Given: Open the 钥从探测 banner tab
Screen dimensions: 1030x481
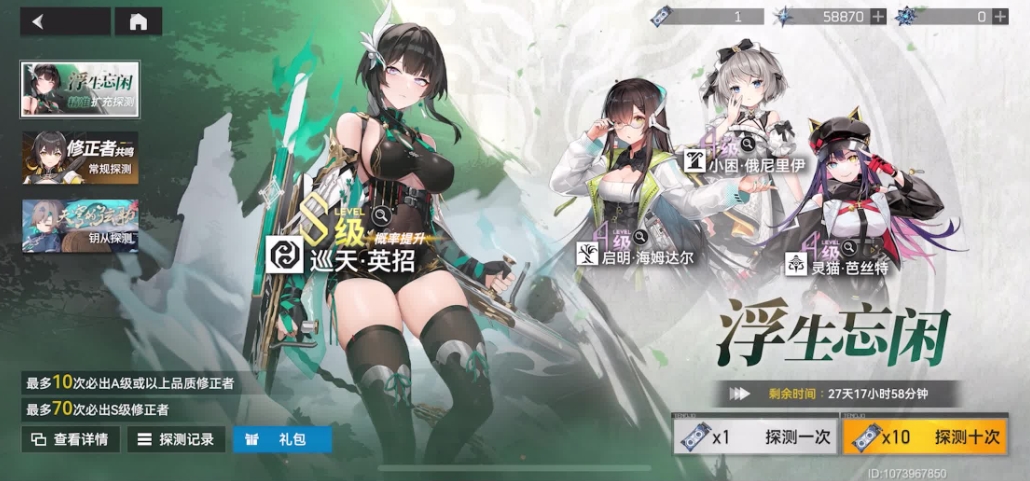Looking at the screenshot, I should pos(80,225).
